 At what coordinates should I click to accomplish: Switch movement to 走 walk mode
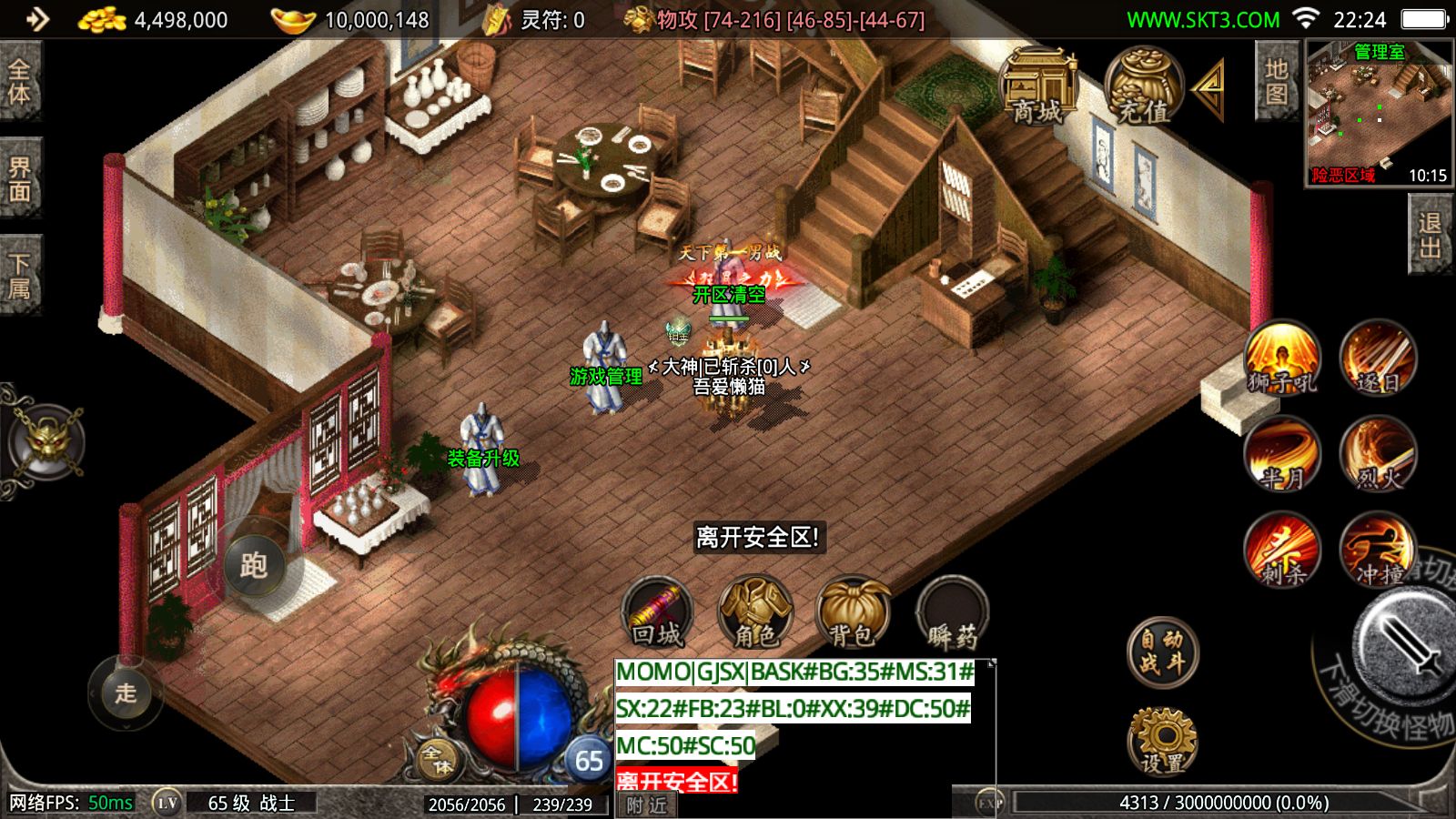[123, 696]
